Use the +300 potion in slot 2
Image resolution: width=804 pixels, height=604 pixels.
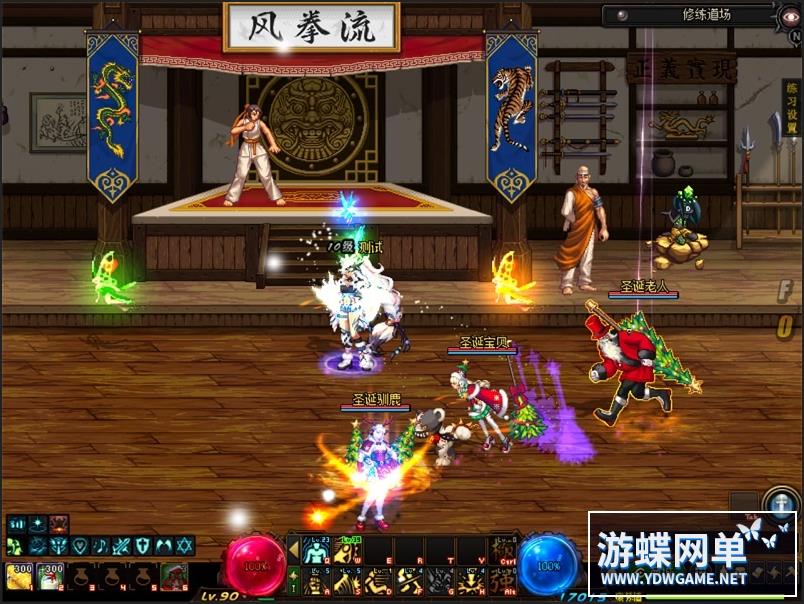click(50, 576)
